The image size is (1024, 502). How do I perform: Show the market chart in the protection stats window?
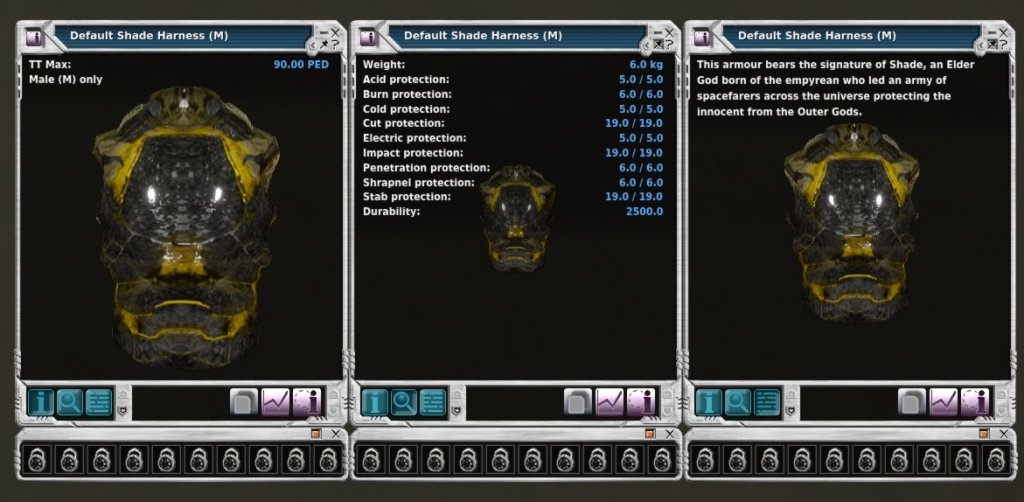(x=610, y=402)
